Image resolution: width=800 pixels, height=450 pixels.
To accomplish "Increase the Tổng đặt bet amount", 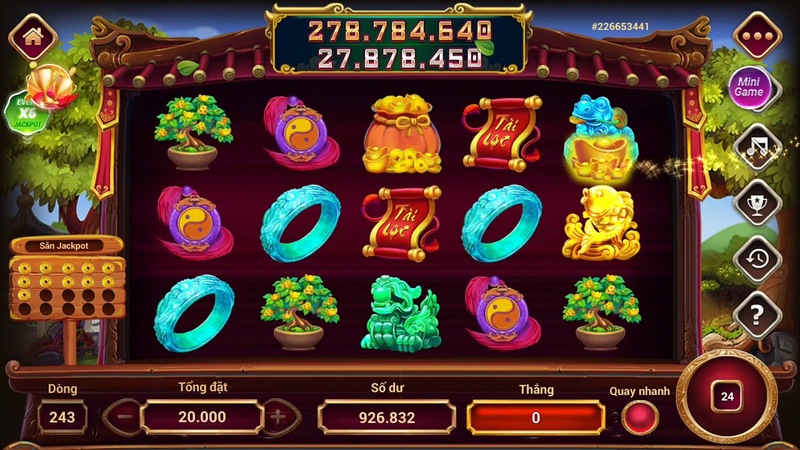I will [x=278, y=414].
